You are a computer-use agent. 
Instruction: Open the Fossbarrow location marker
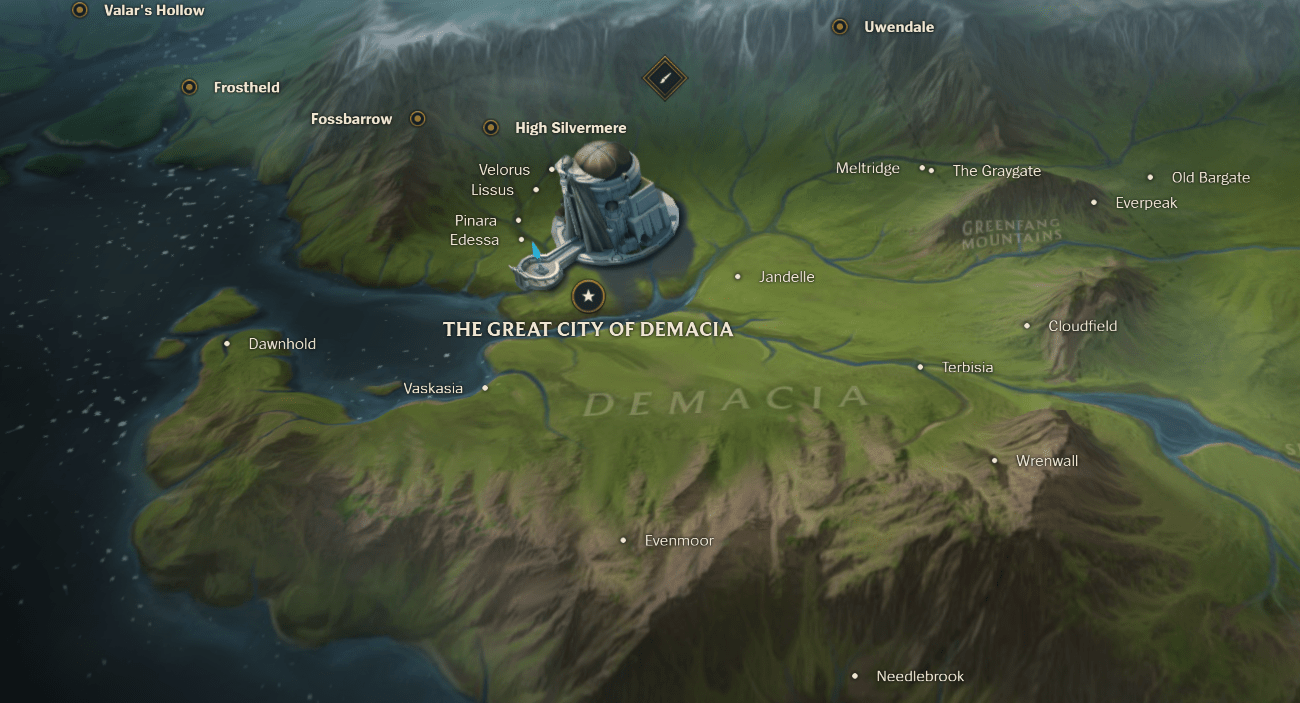(x=418, y=119)
